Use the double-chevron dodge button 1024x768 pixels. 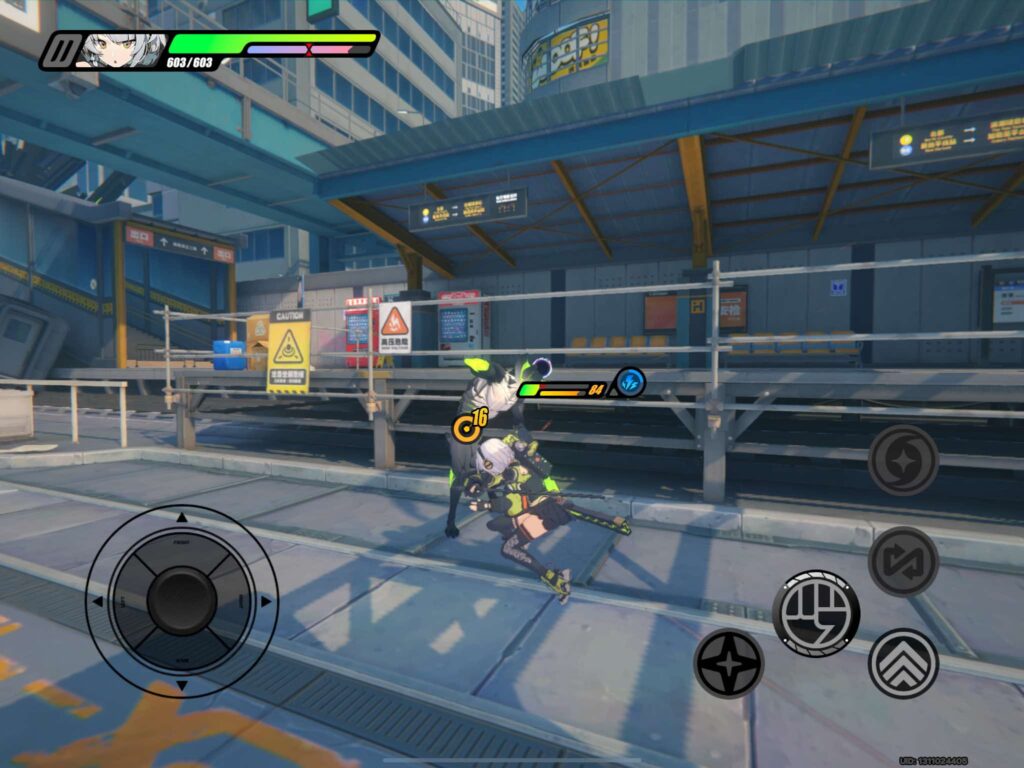[x=903, y=662]
